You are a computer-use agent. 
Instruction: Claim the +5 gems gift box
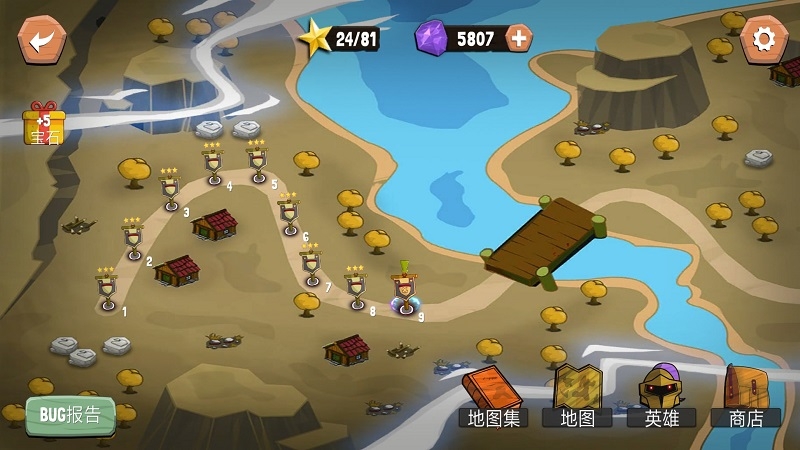tap(43, 124)
